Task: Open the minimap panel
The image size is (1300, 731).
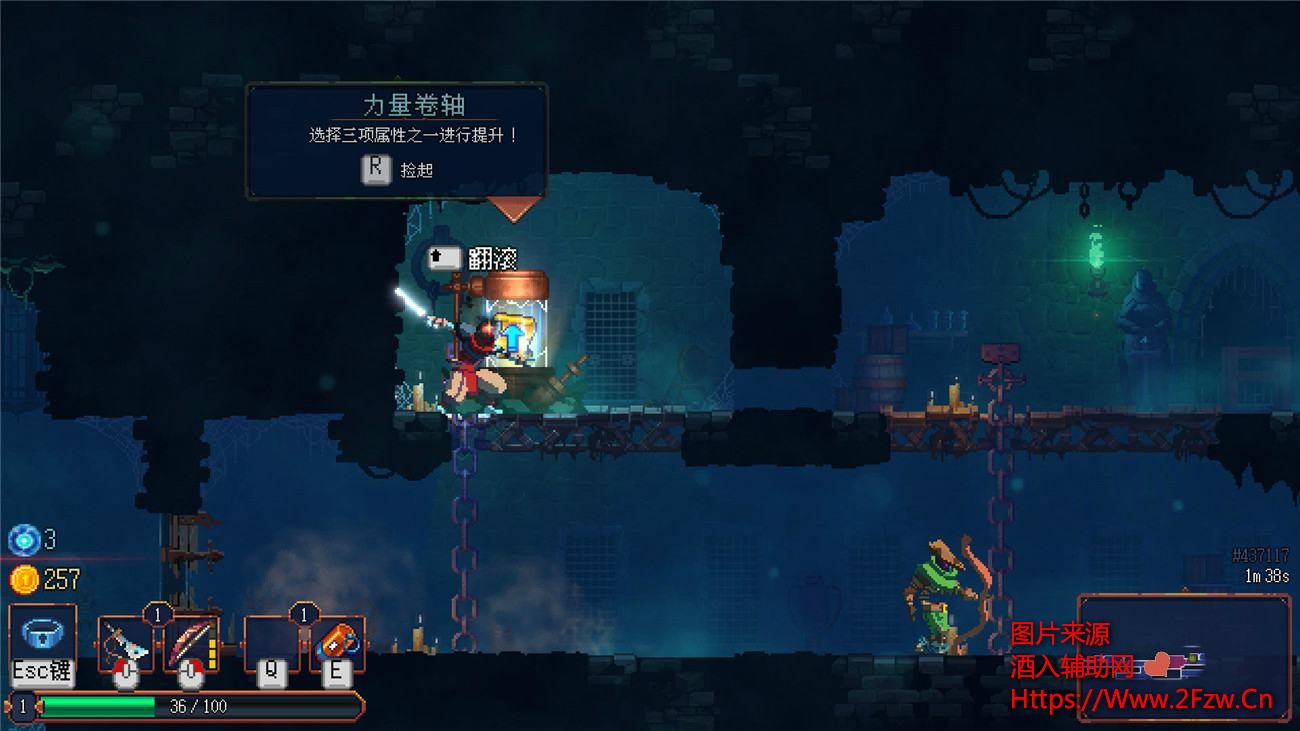Action: pos(1183,656)
